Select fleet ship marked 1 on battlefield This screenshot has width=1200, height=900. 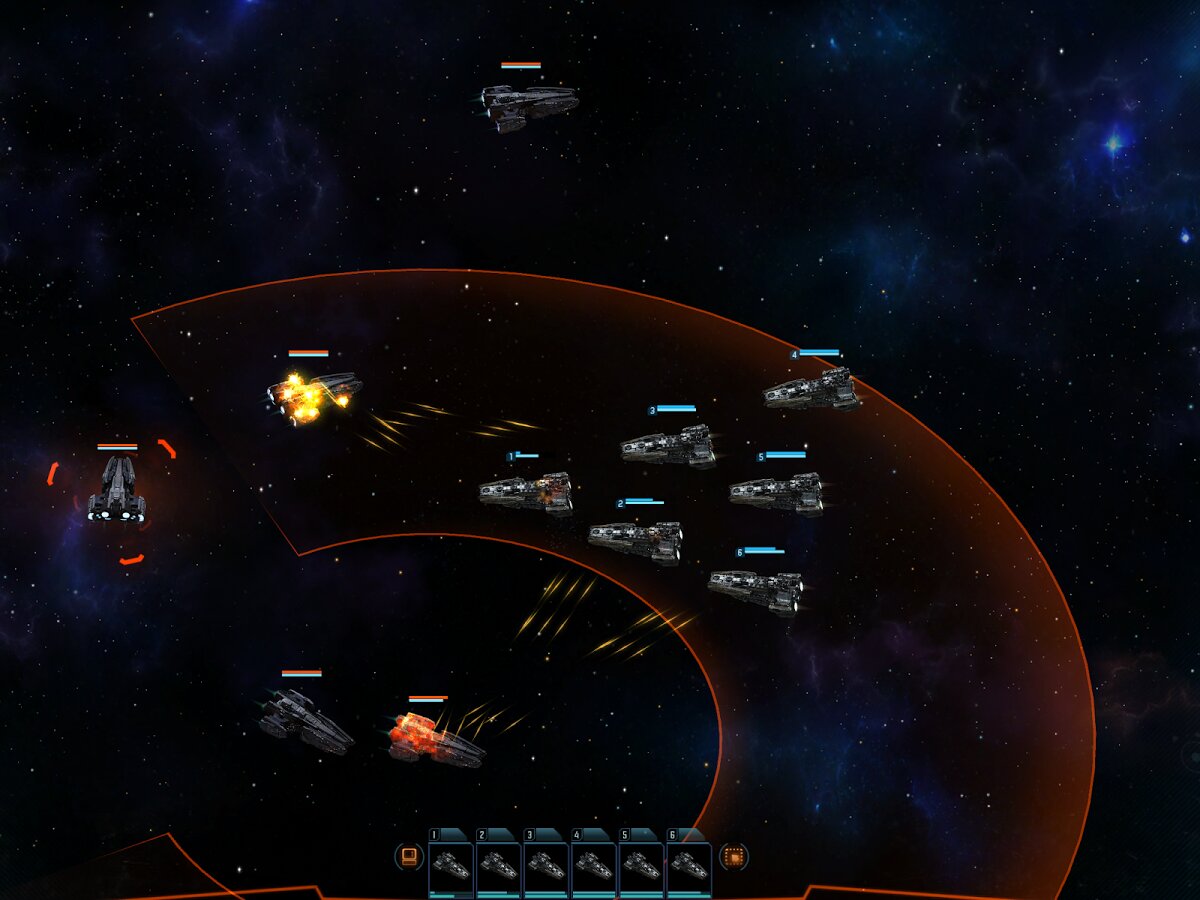[x=526, y=492]
